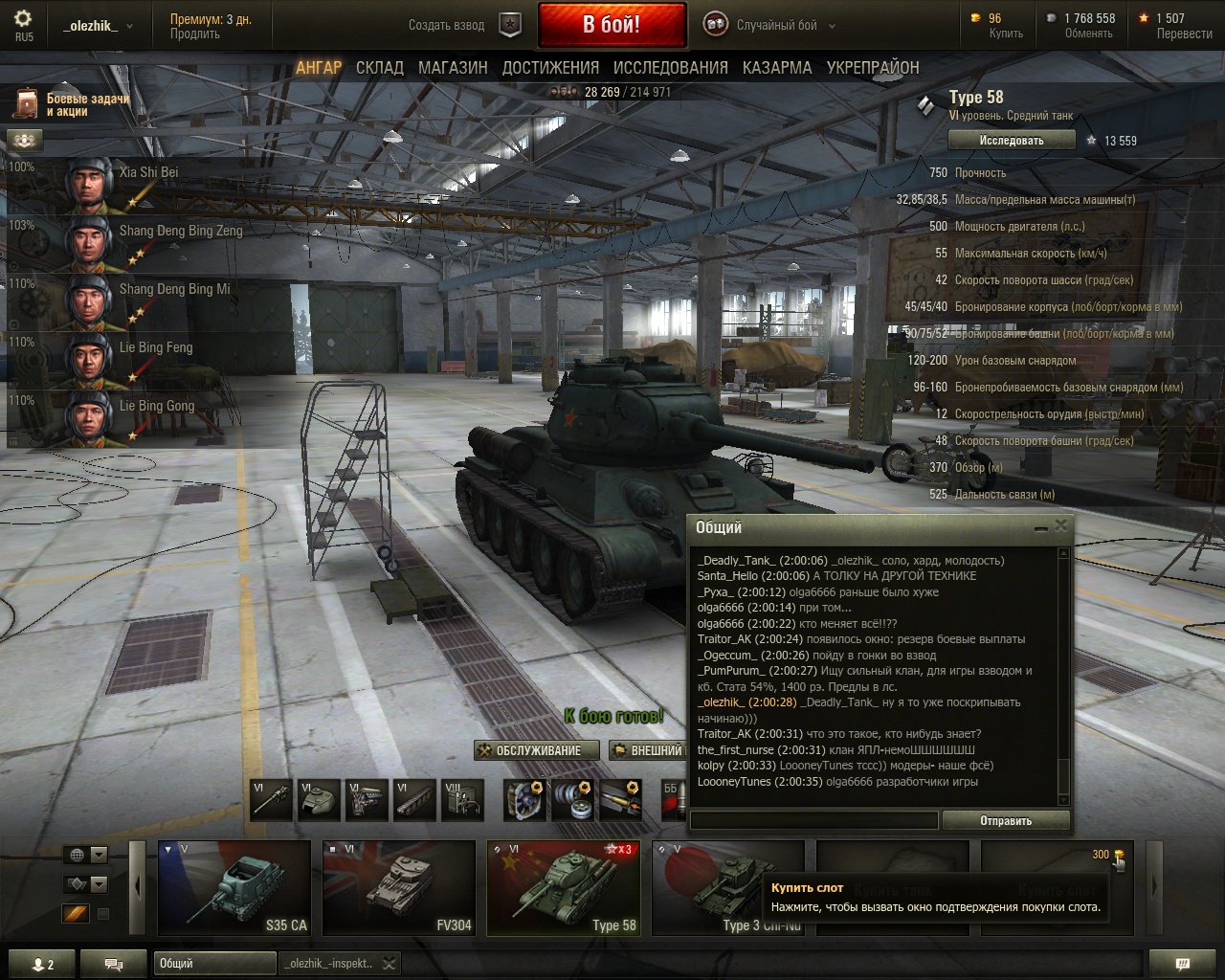1225x980 pixels.
Task: Open the settings gear menu
Action: coord(23,18)
